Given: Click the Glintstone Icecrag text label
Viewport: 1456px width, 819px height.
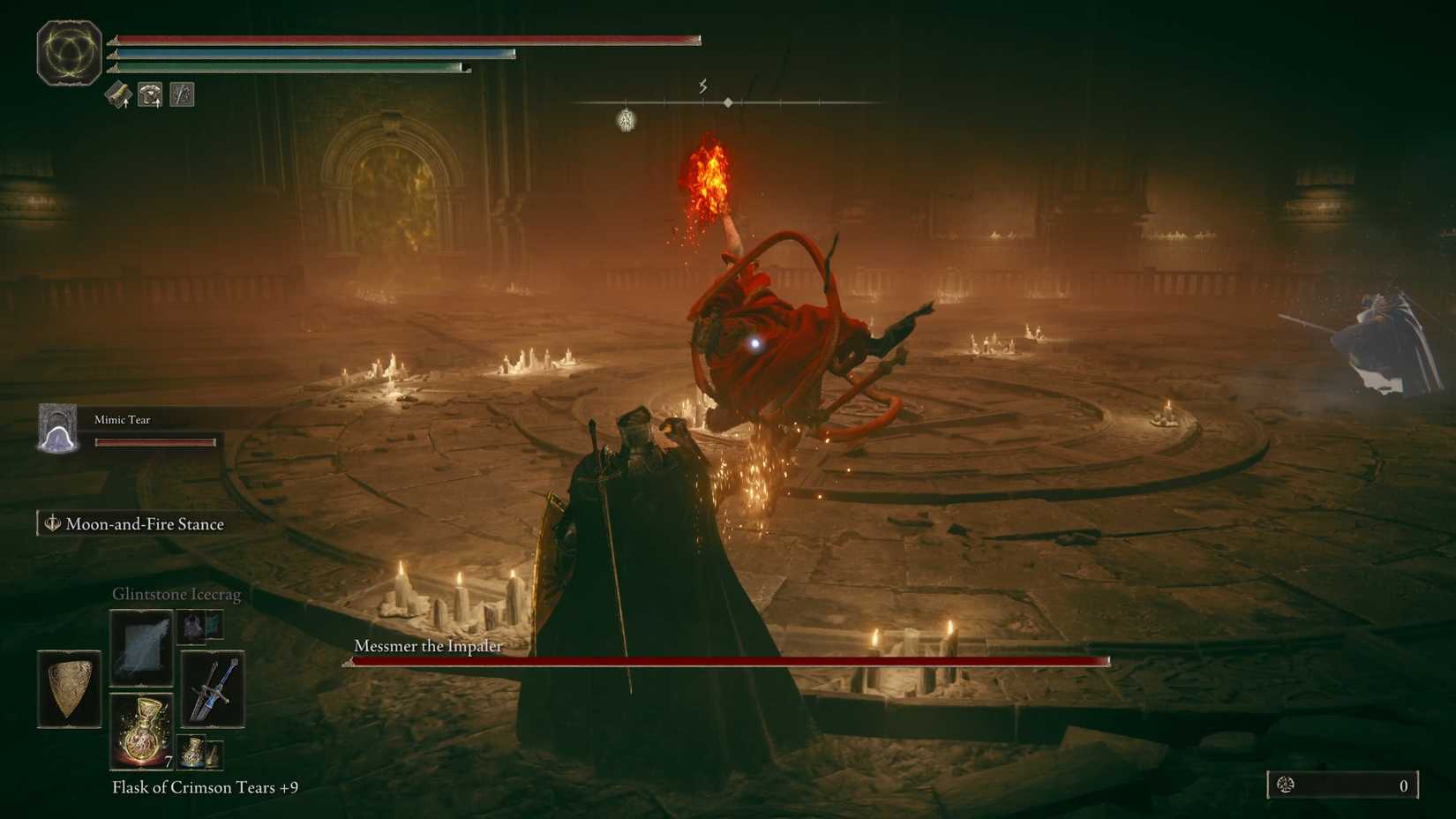Looking at the screenshot, I should (x=176, y=594).
